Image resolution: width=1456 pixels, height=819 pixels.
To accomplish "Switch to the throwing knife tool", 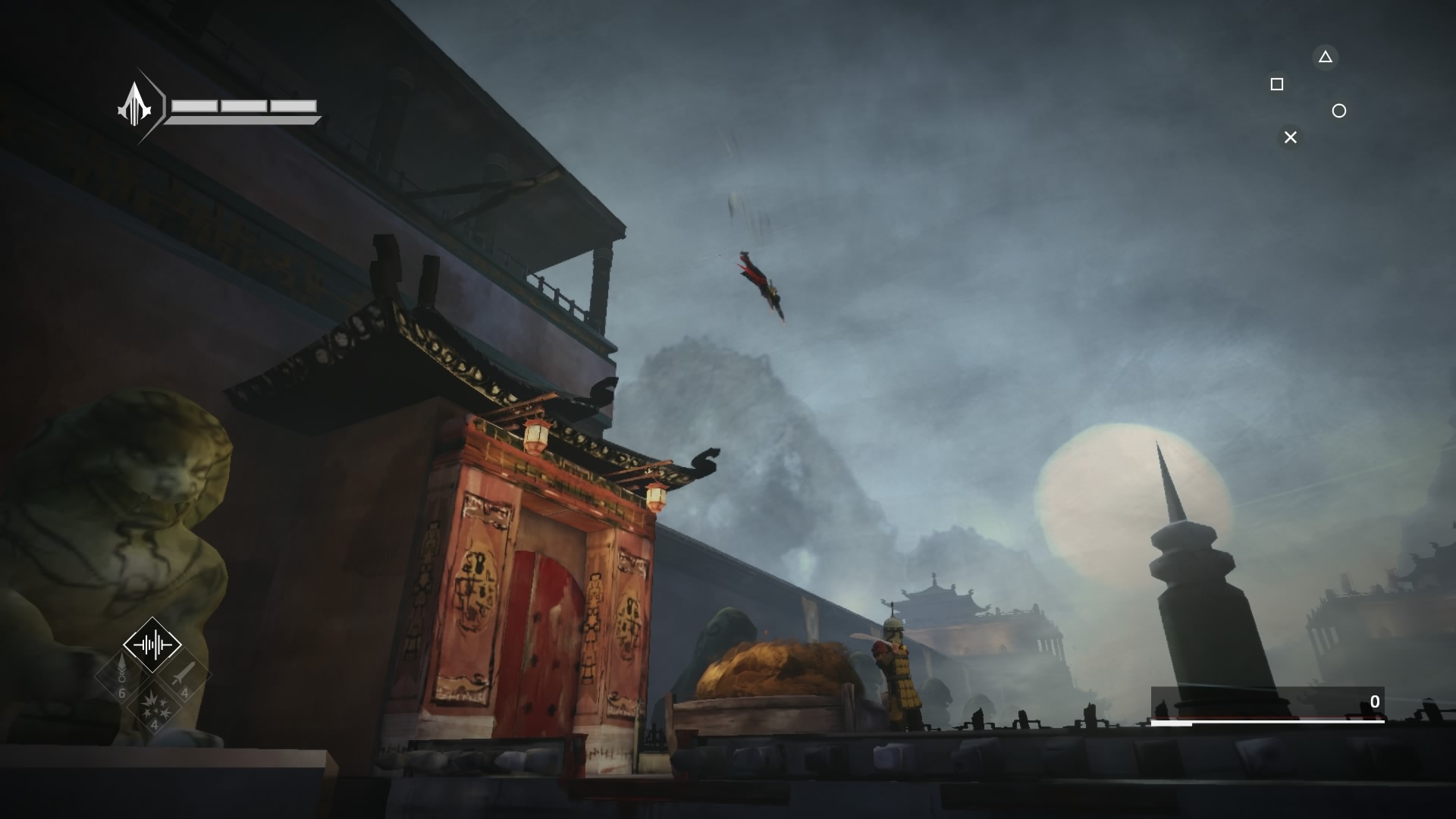I will (184, 675).
